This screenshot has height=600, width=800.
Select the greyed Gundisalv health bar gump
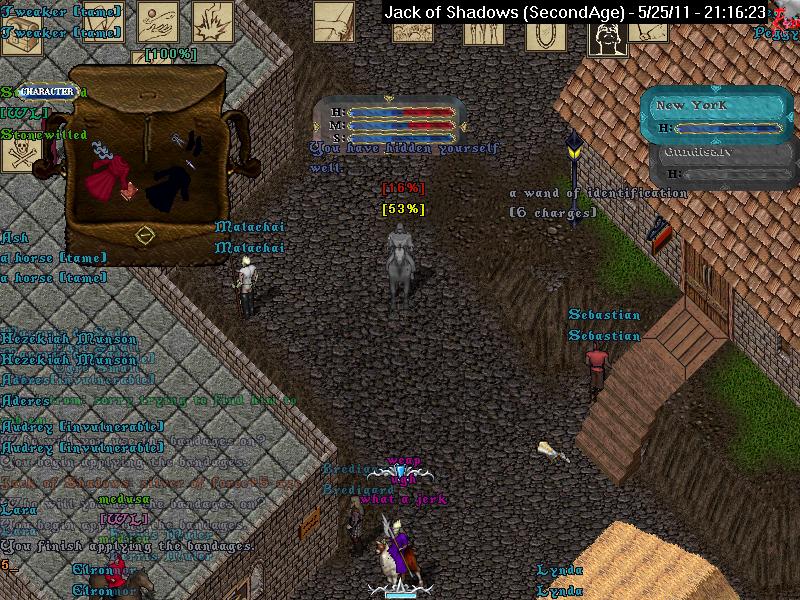tap(716, 165)
